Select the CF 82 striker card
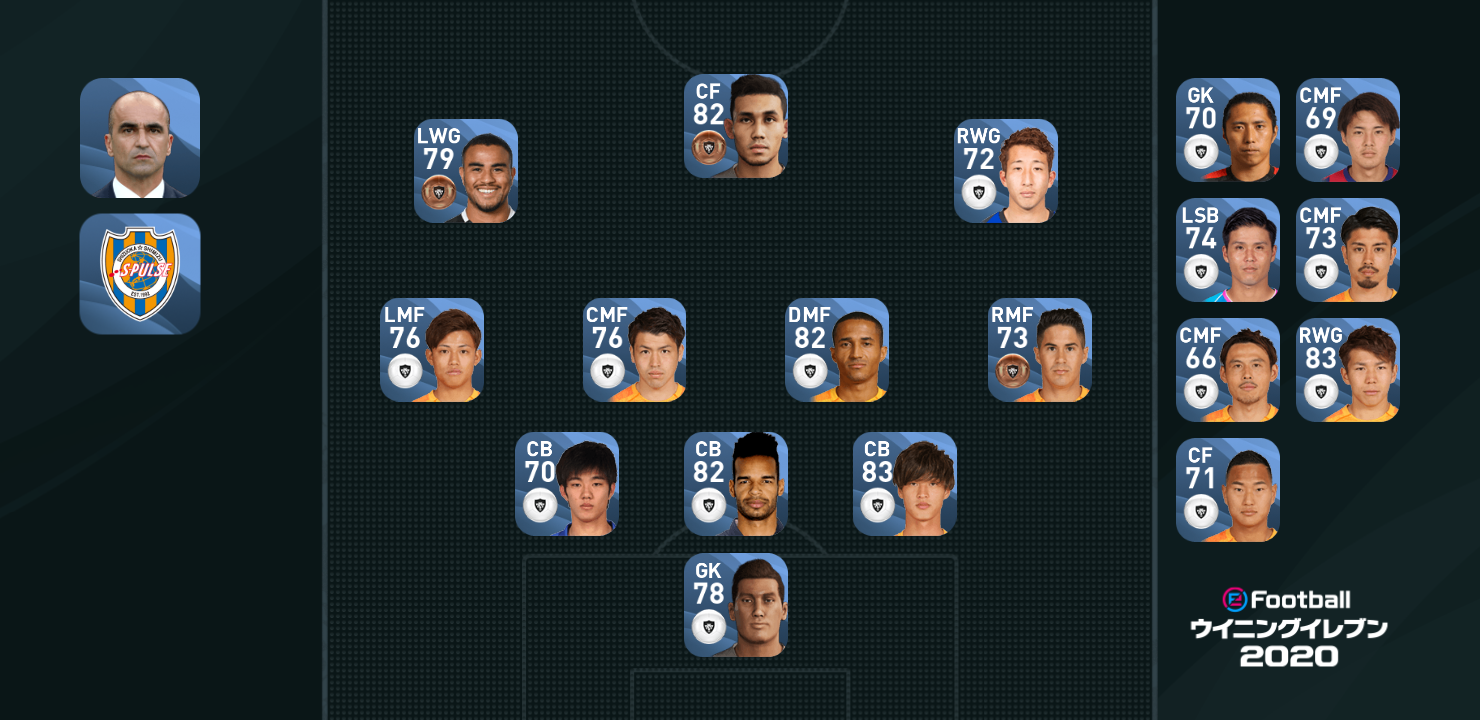Screen dimensions: 1480x720 735,126
